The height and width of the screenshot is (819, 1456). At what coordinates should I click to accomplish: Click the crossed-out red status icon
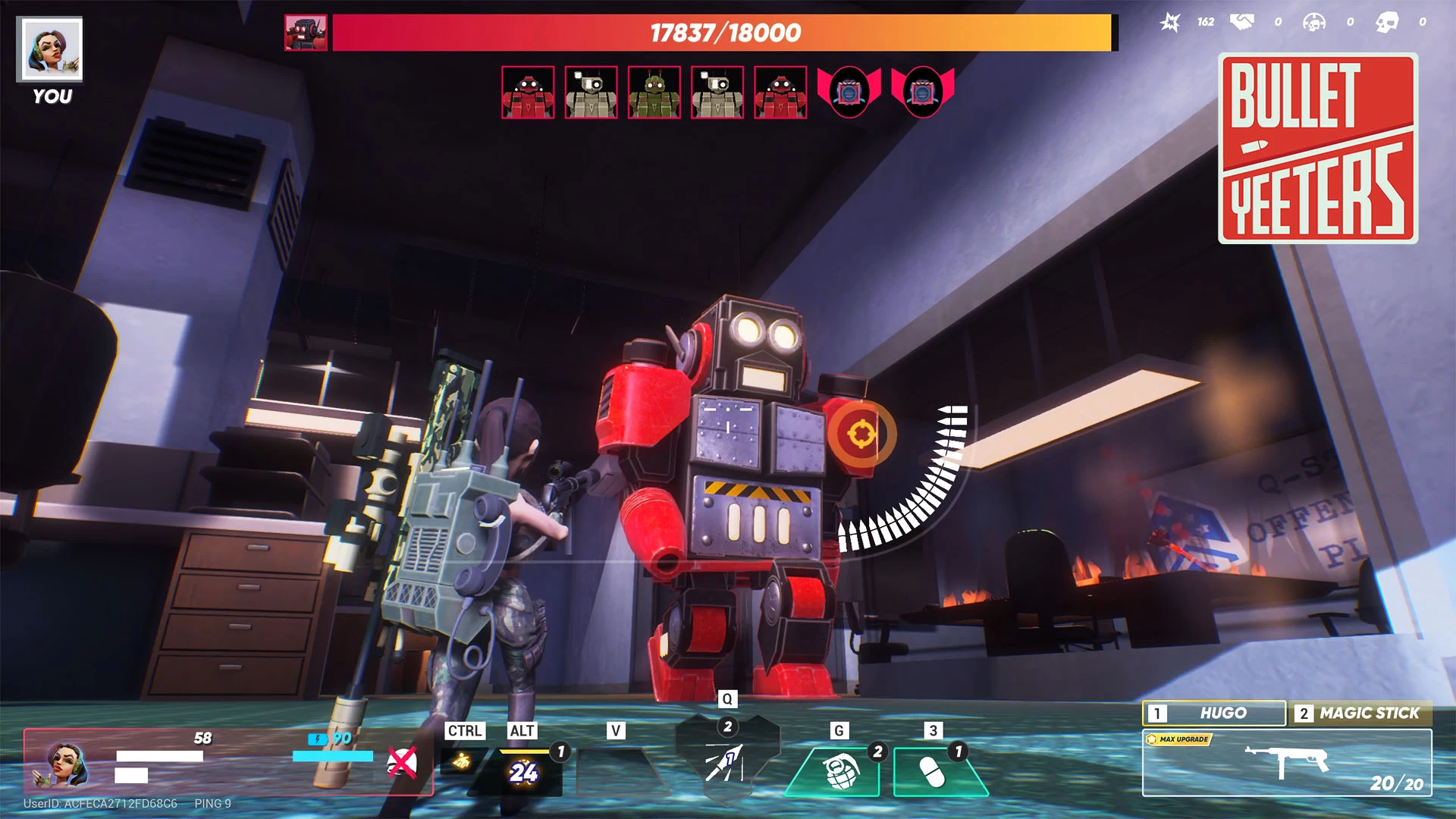402,763
